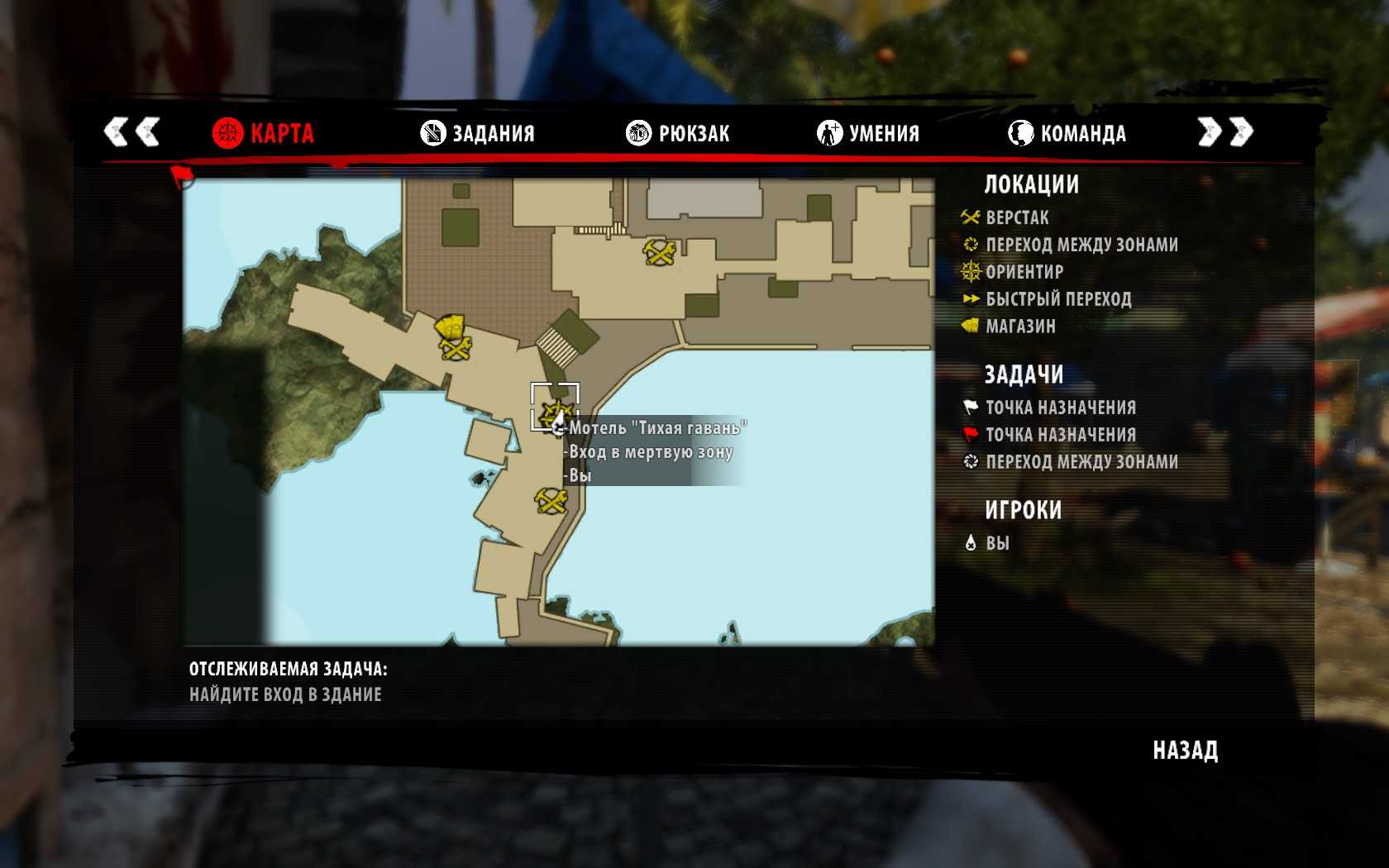Select the Умения tab
The image size is (1389, 868).
click(x=868, y=133)
